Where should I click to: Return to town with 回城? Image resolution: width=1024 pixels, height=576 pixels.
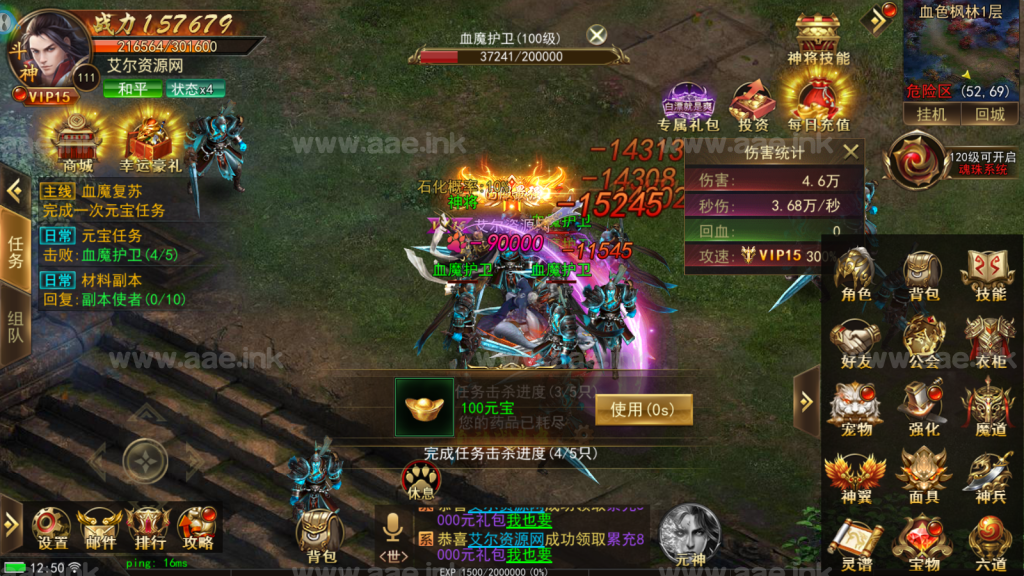pyautogui.click(x=989, y=114)
